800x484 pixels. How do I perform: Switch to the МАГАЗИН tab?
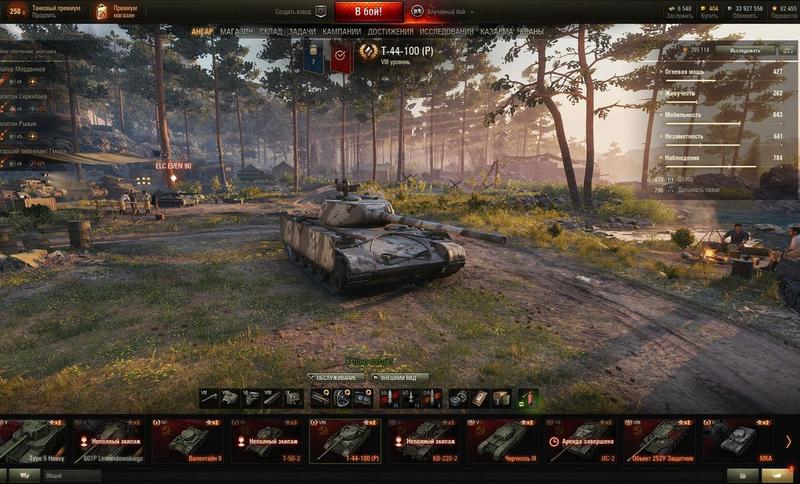[236, 32]
